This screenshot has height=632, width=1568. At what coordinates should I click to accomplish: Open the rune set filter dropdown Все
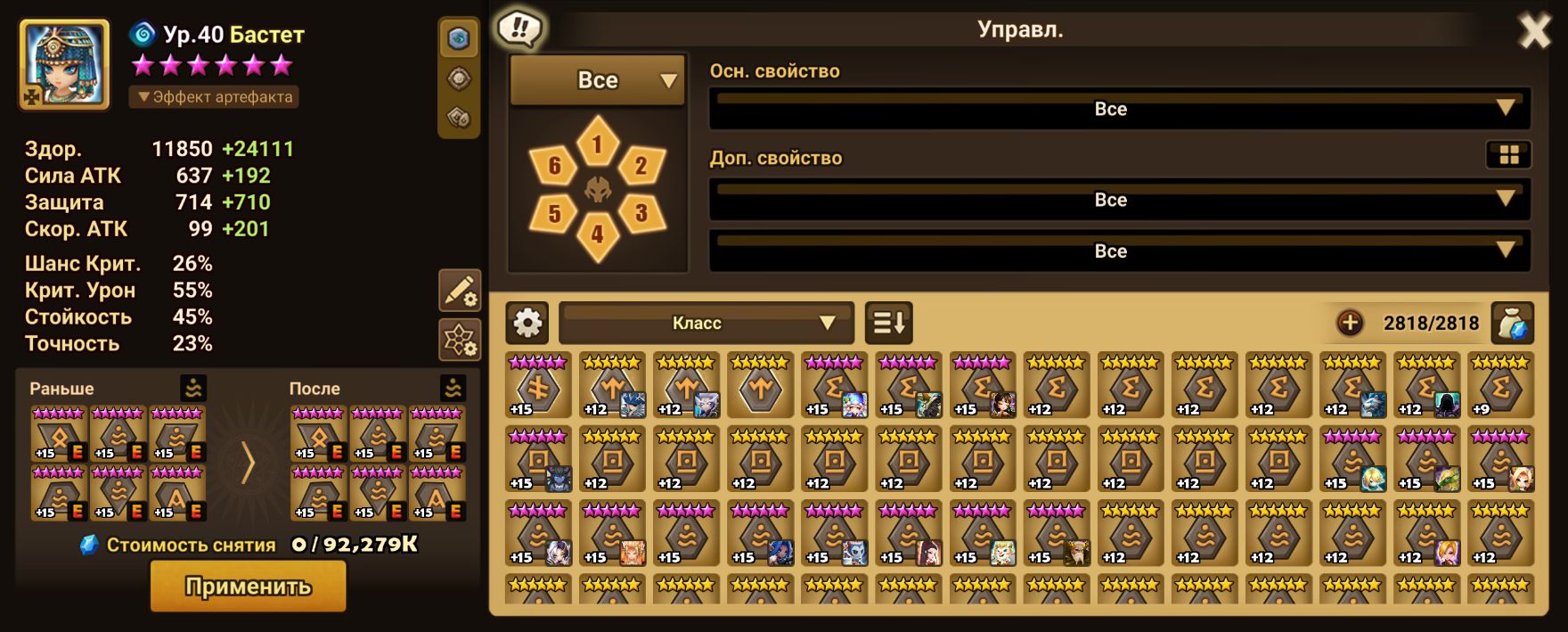(x=597, y=80)
